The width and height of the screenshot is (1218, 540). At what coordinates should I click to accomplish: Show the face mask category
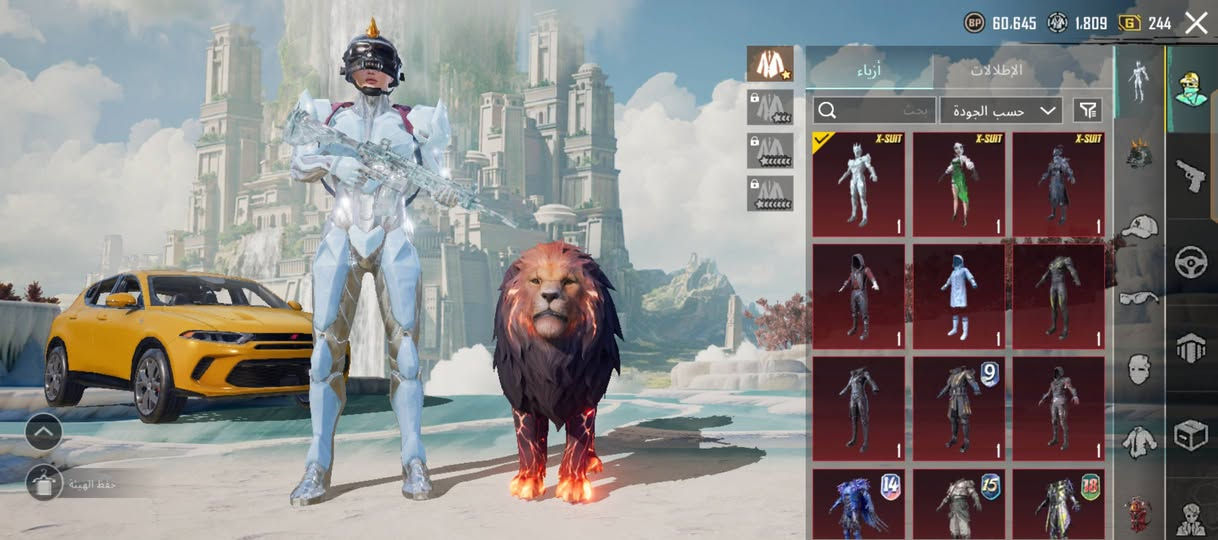click(1139, 369)
